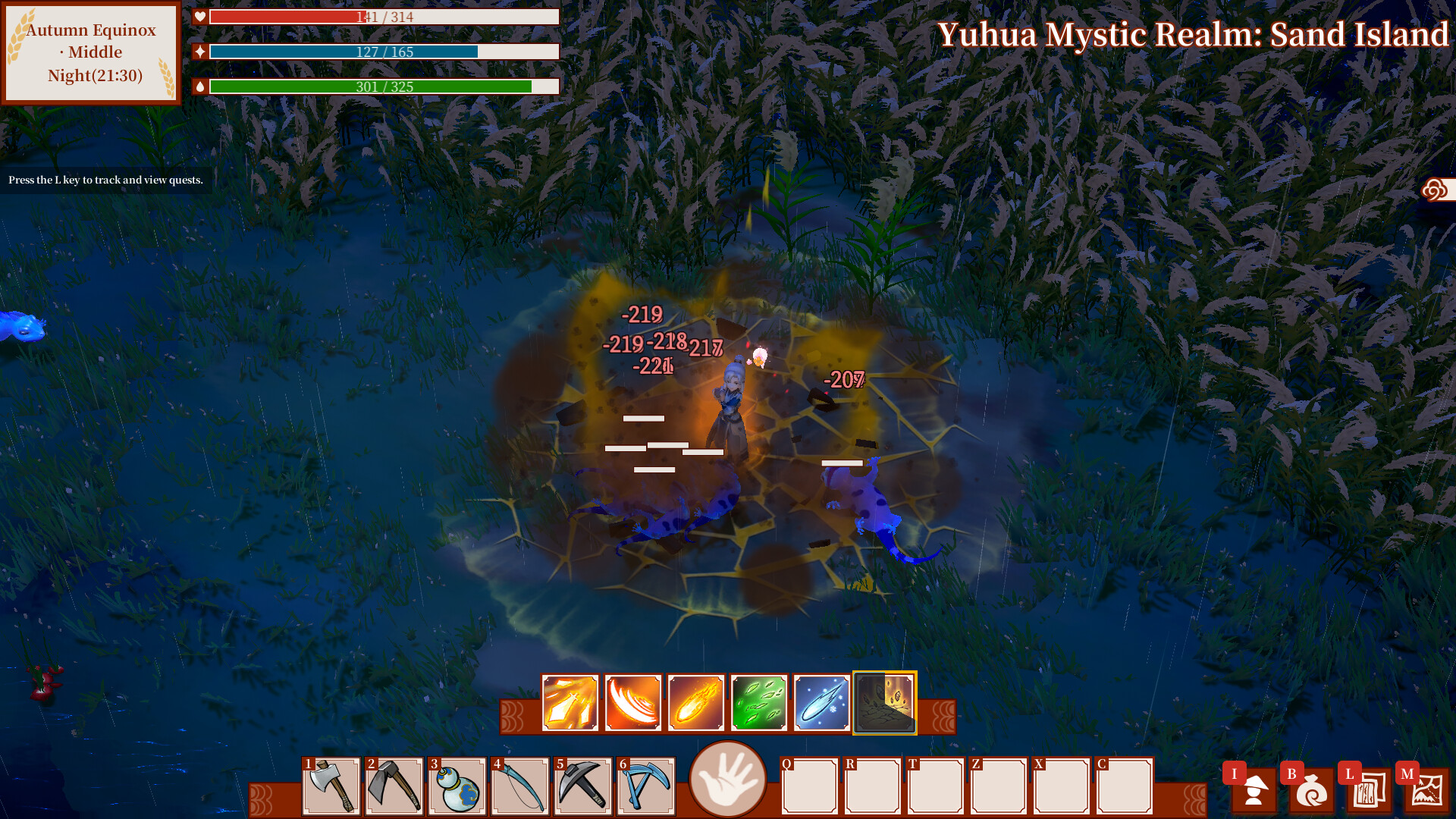Launch the ice comet skill
Image resolution: width=1456 pixels, height=819 pixels.
[821, 702]
